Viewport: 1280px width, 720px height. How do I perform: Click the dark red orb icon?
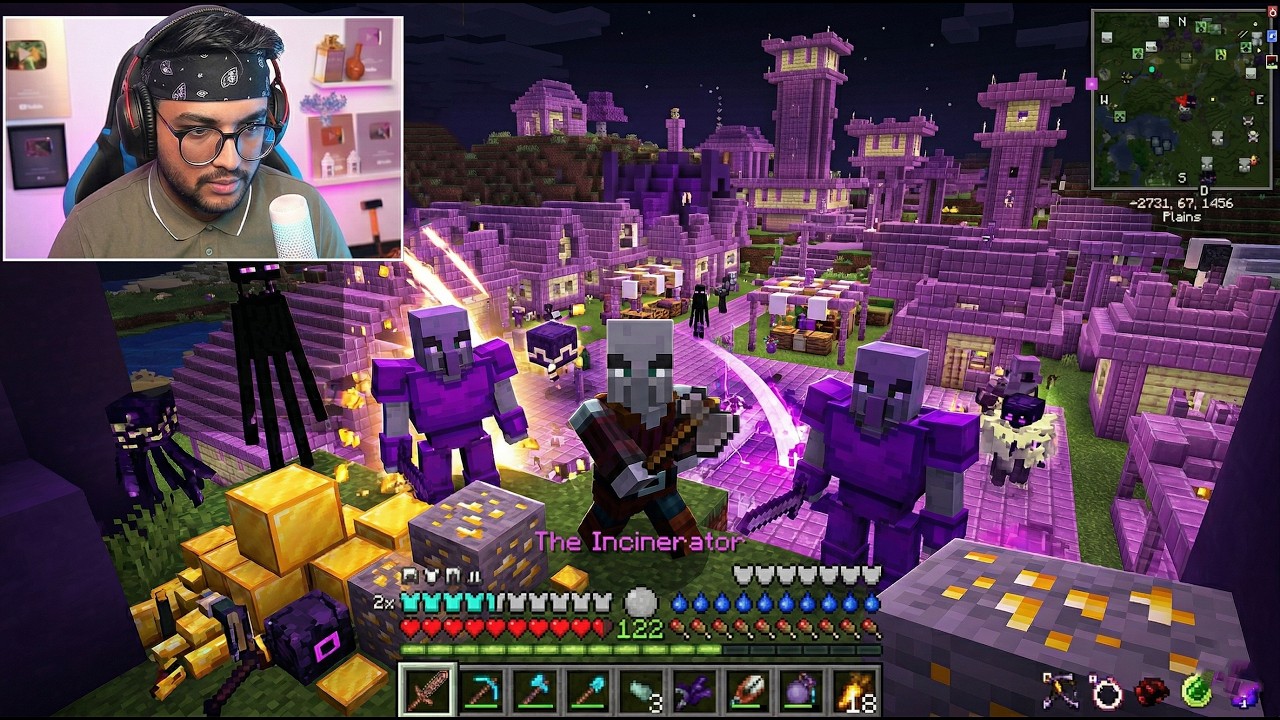(x=1153, y=691)
